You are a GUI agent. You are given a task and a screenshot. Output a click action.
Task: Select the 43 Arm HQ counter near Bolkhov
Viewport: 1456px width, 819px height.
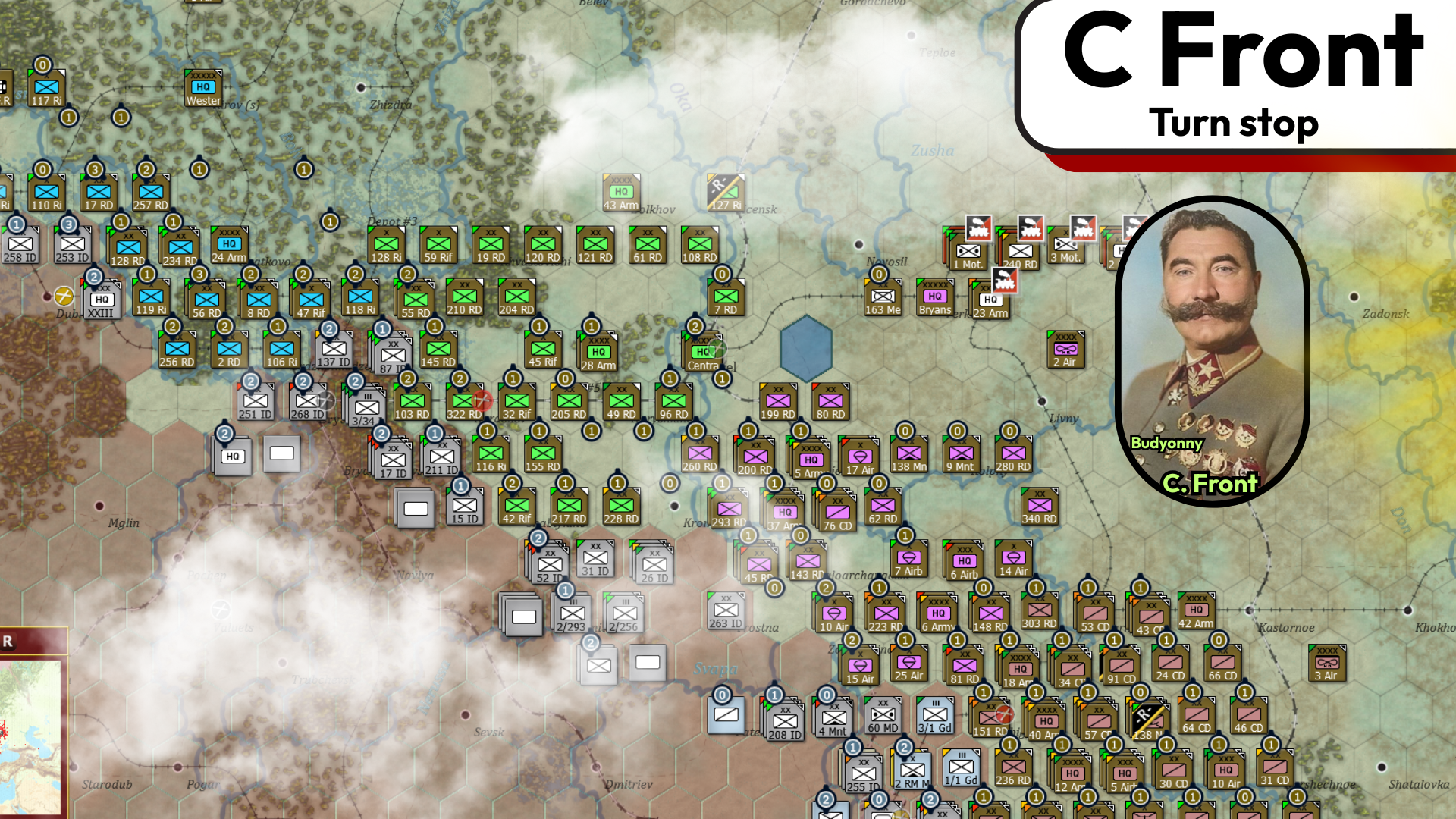[620, 190]
